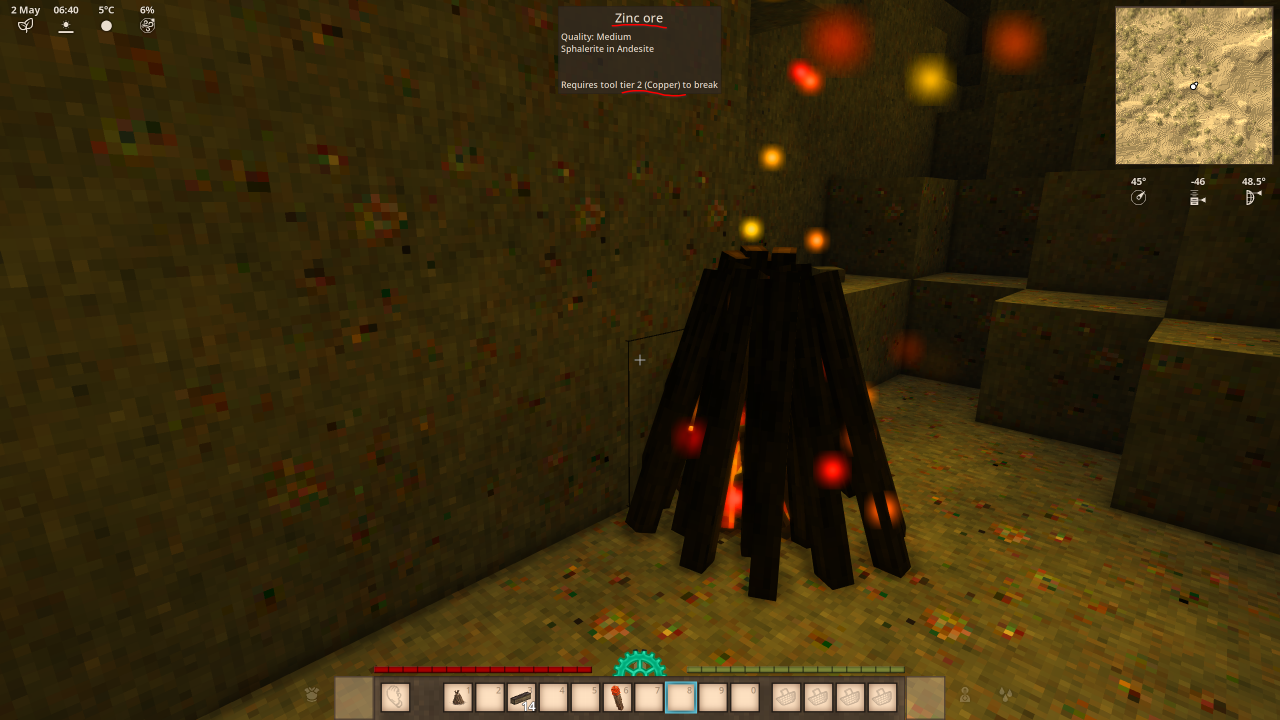Image resolution: width=1280 pixels, height=720 pixels.
Task: Click the temperature circle icon showing 5°C
Action: pyautogui.click(x=105, y=25)
